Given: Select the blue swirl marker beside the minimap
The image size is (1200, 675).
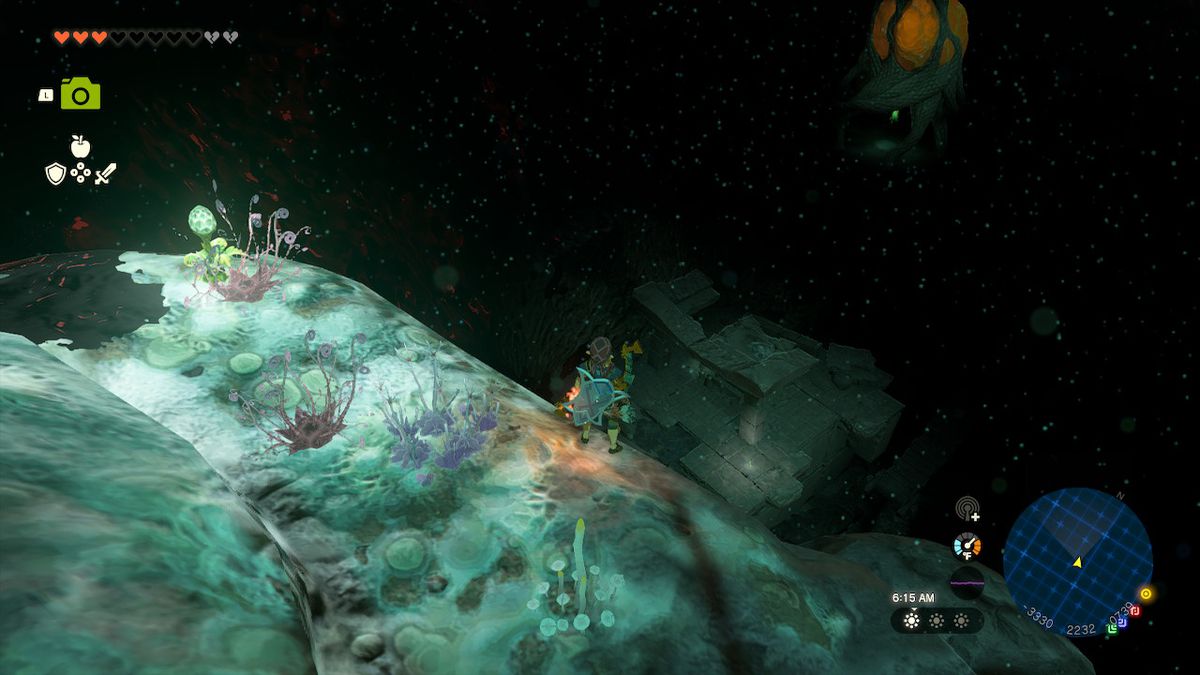Looking at the screenshot, I should pos(1123,622).
